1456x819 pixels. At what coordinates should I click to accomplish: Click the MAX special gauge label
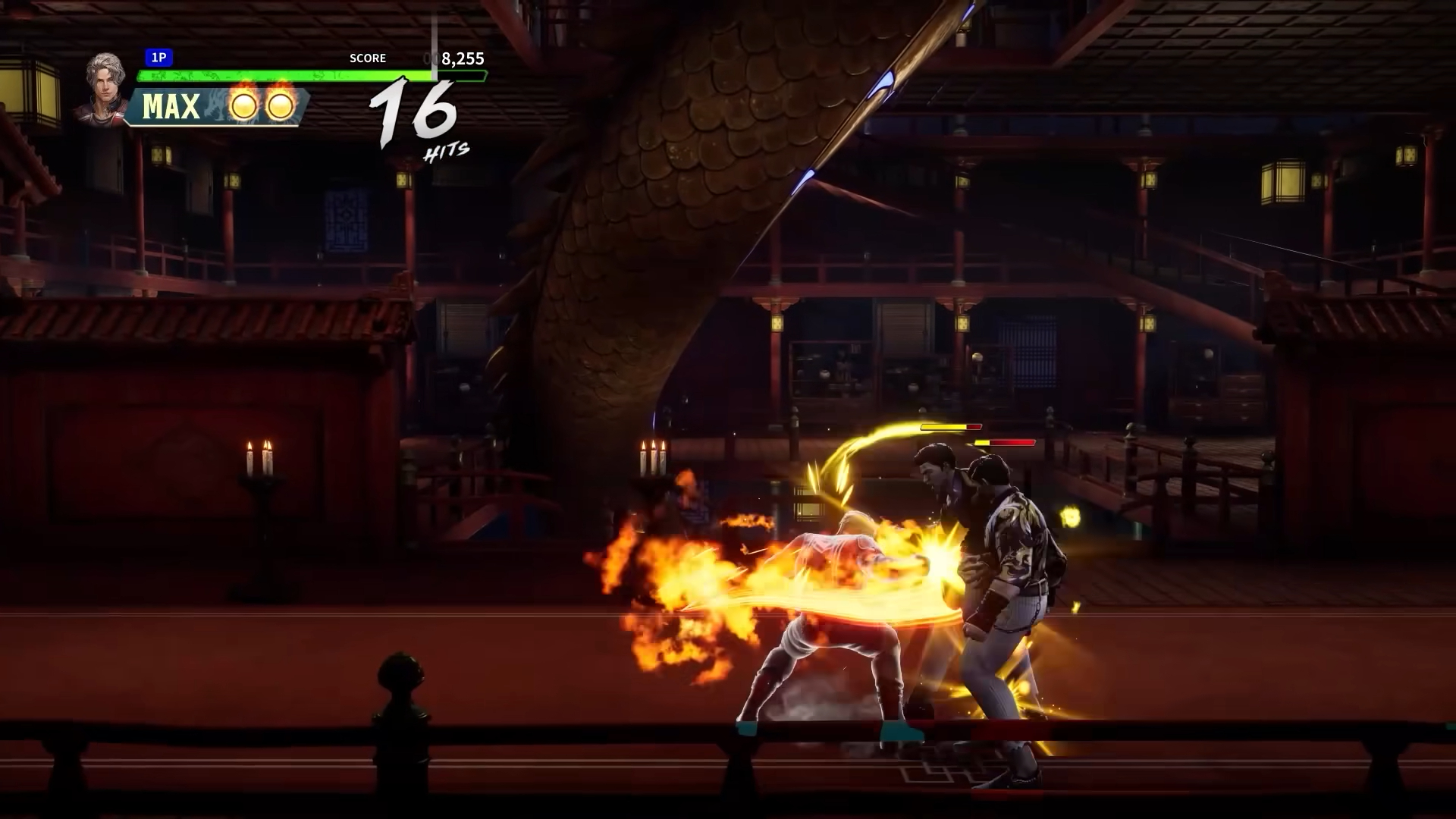(171, 107)
